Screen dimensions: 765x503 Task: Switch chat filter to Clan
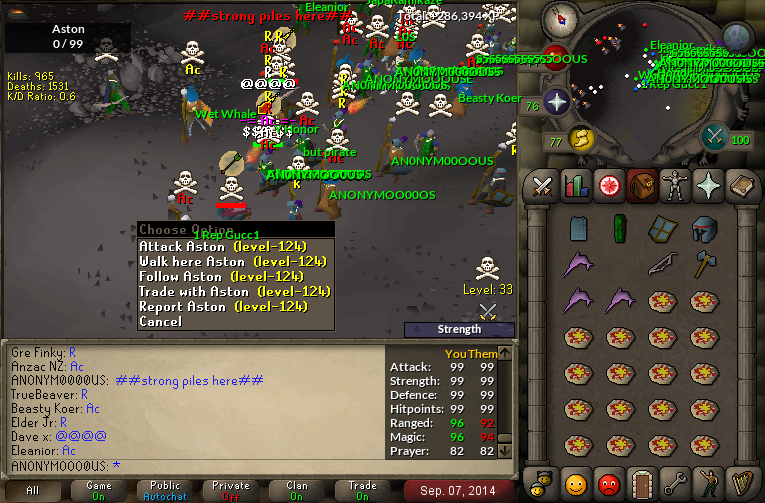297,490
